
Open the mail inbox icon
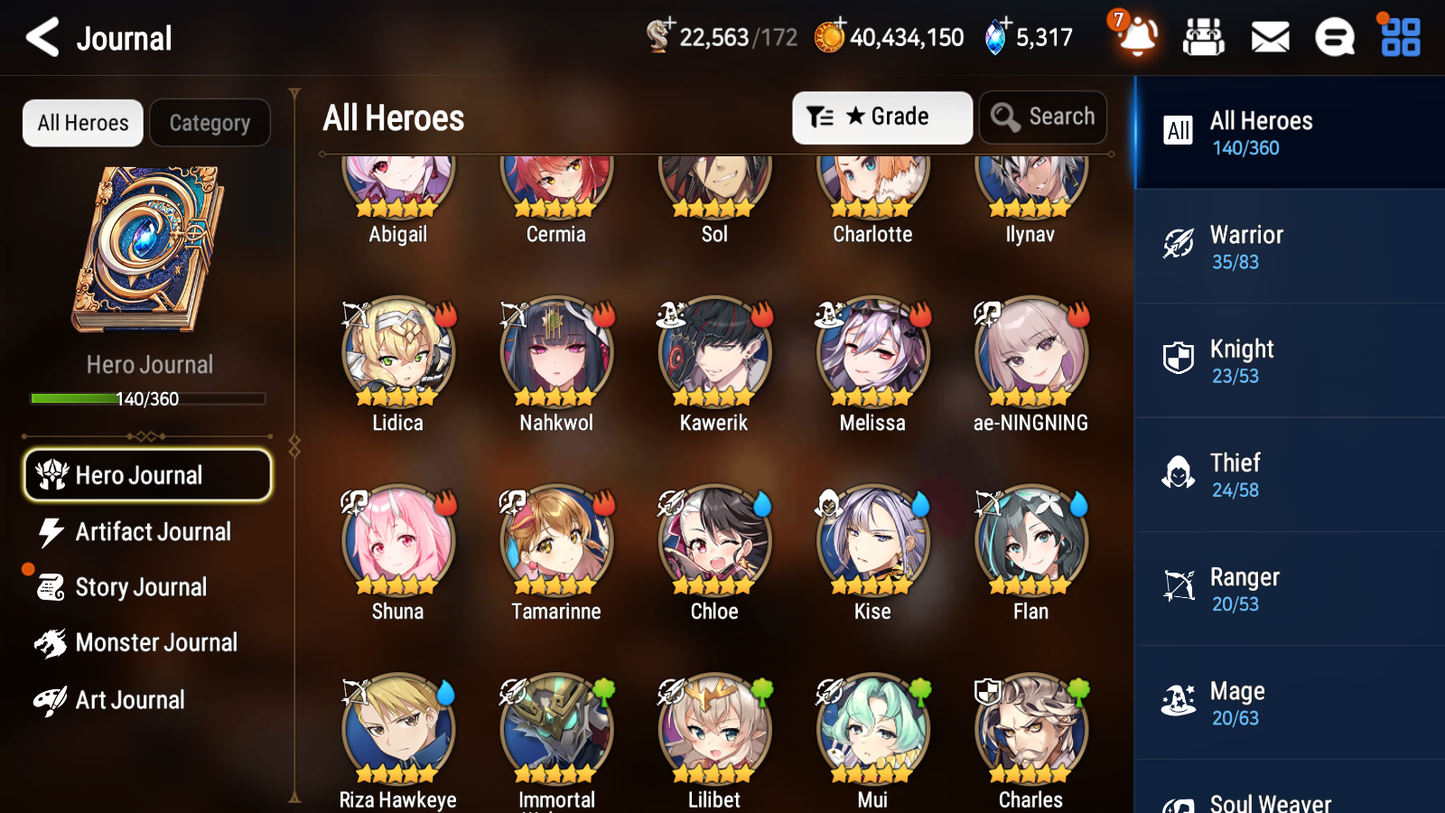pyautogui.click(x=1269, y=35)
